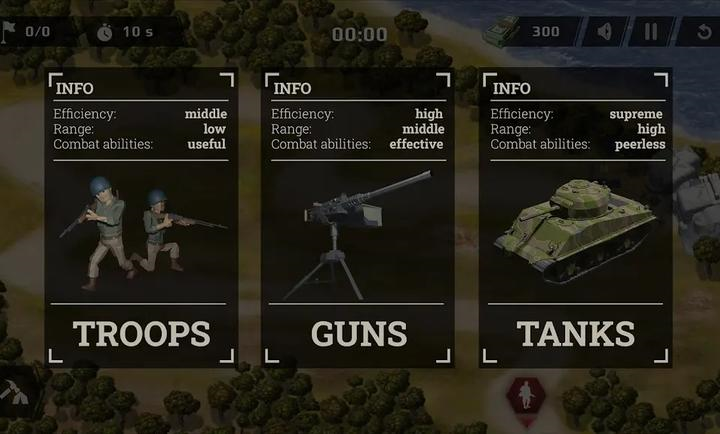Click the red soldier map marker
The height and width of the screenshot is (434, 720).
522,395
